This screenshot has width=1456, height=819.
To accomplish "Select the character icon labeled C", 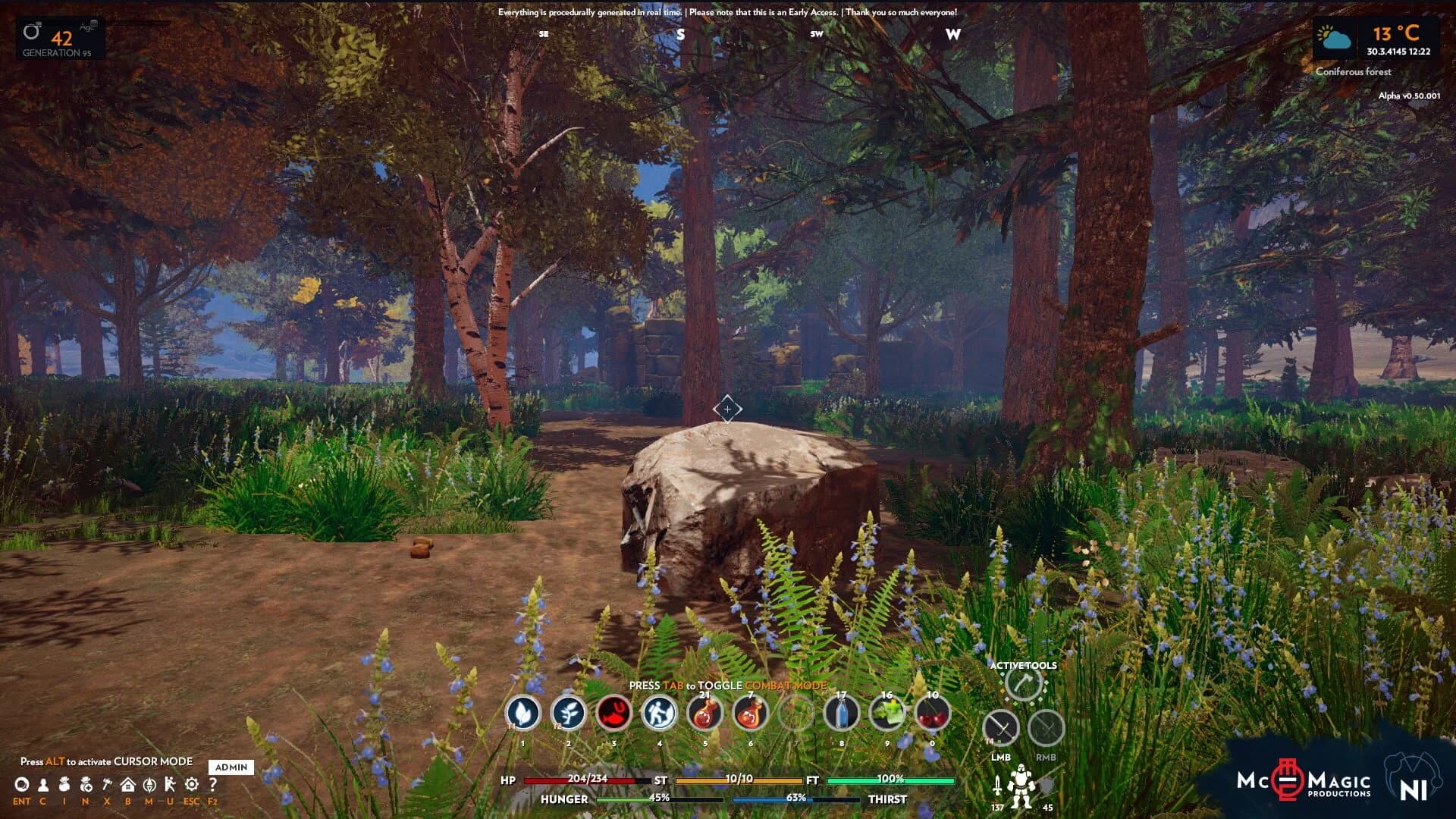I will point(43,785).
